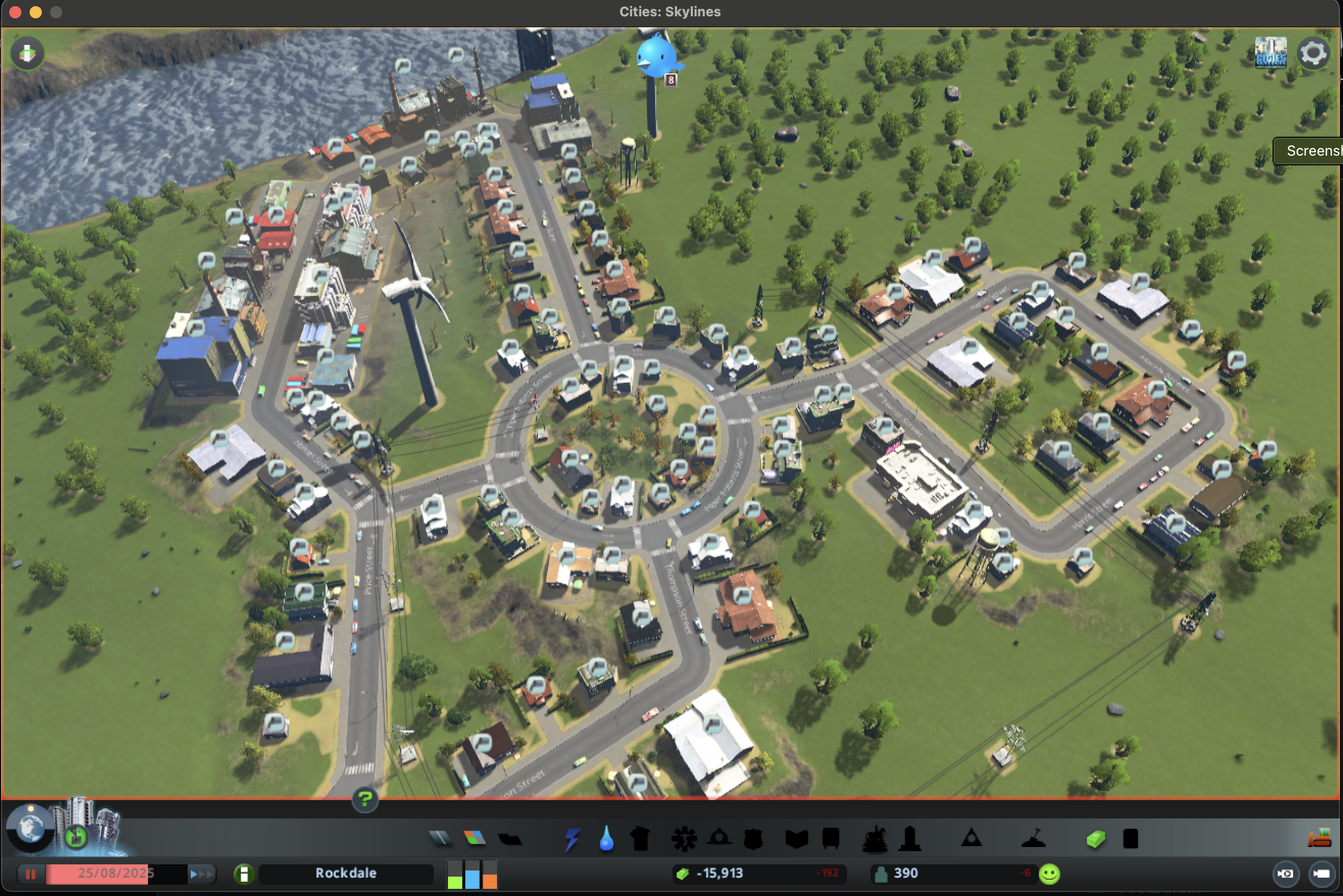The width and height of the screenshot is (1343, 896).
Task: Open the zoning demand RCI bars
Action: pyautogui.click(x=472, y=874)
